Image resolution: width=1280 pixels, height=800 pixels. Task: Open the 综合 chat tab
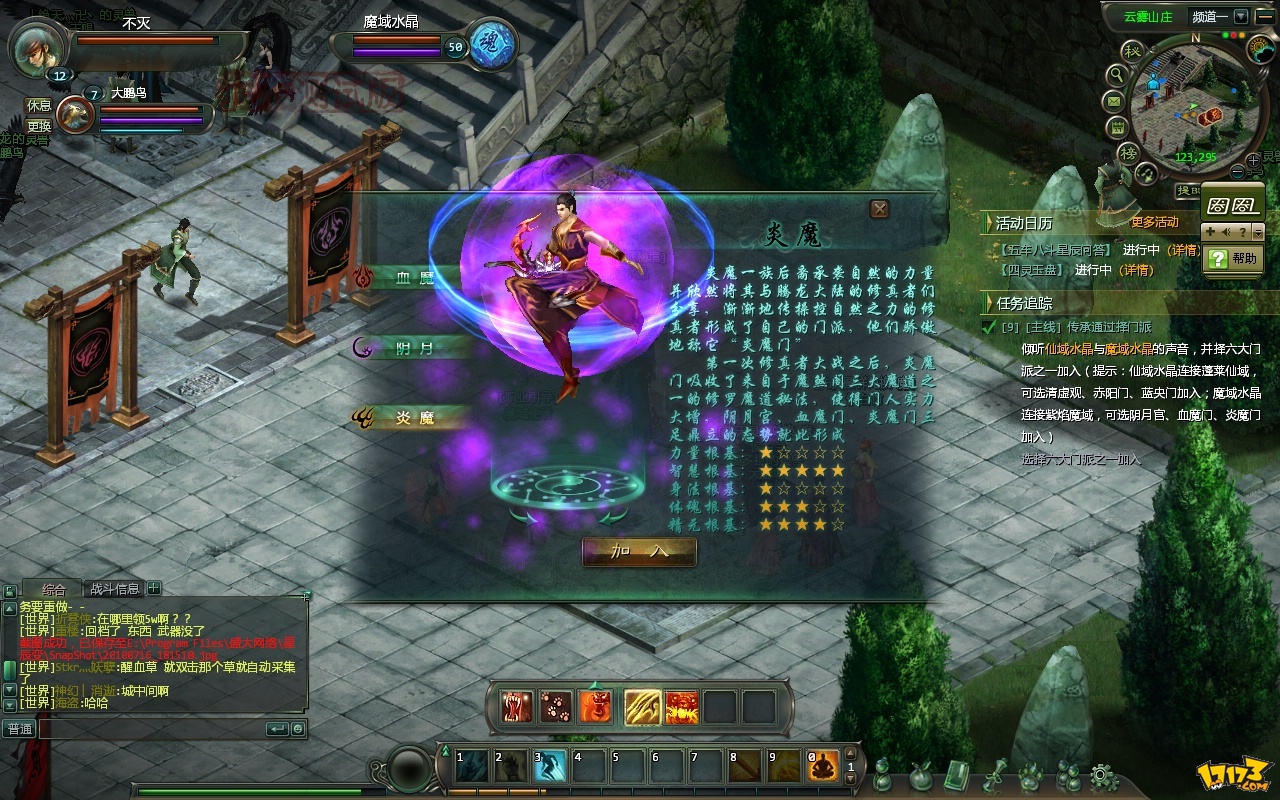point(54,589)
